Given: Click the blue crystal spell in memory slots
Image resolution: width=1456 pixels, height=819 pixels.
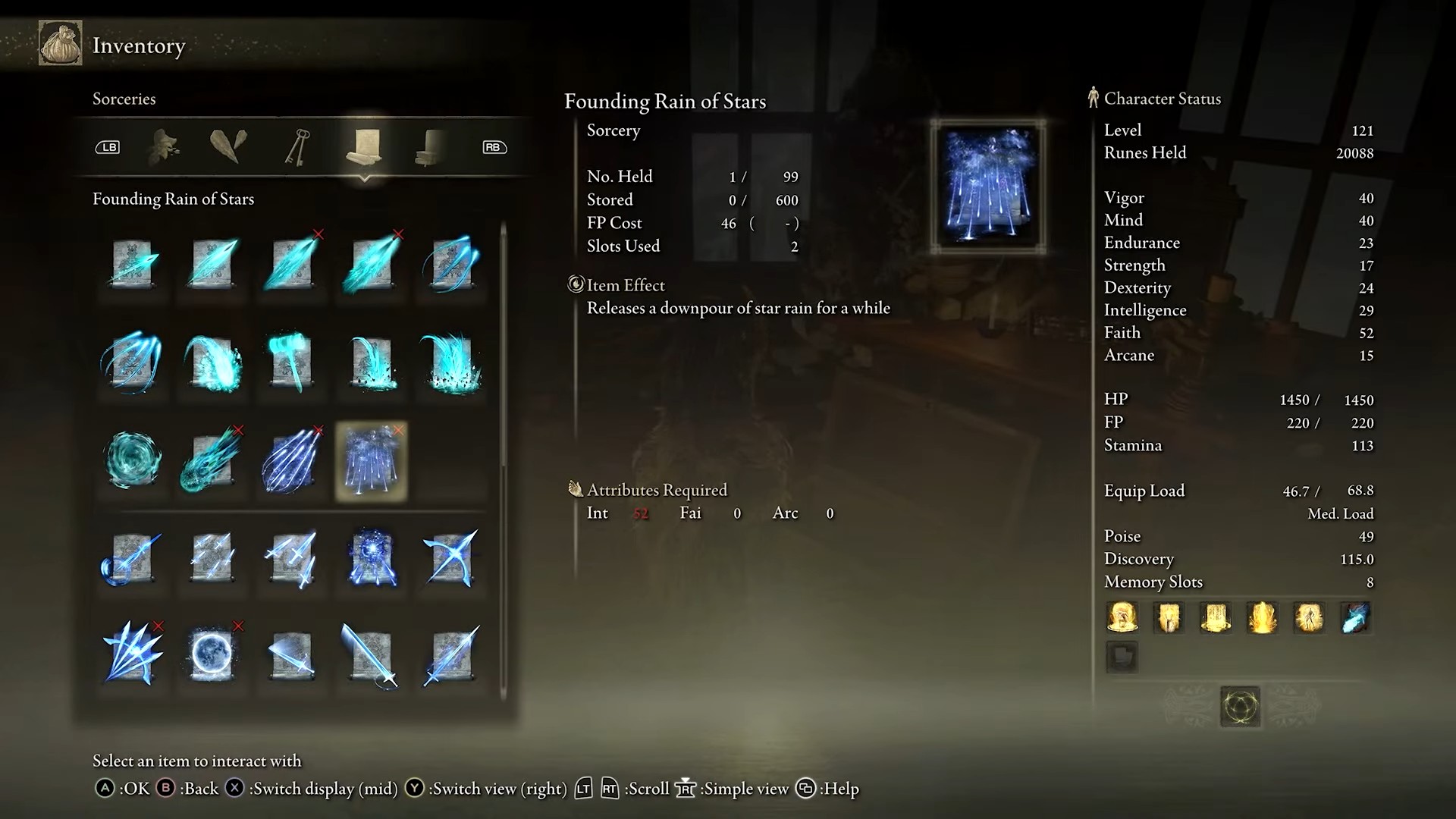Looking at the screenshot, I should (1355, 617).
